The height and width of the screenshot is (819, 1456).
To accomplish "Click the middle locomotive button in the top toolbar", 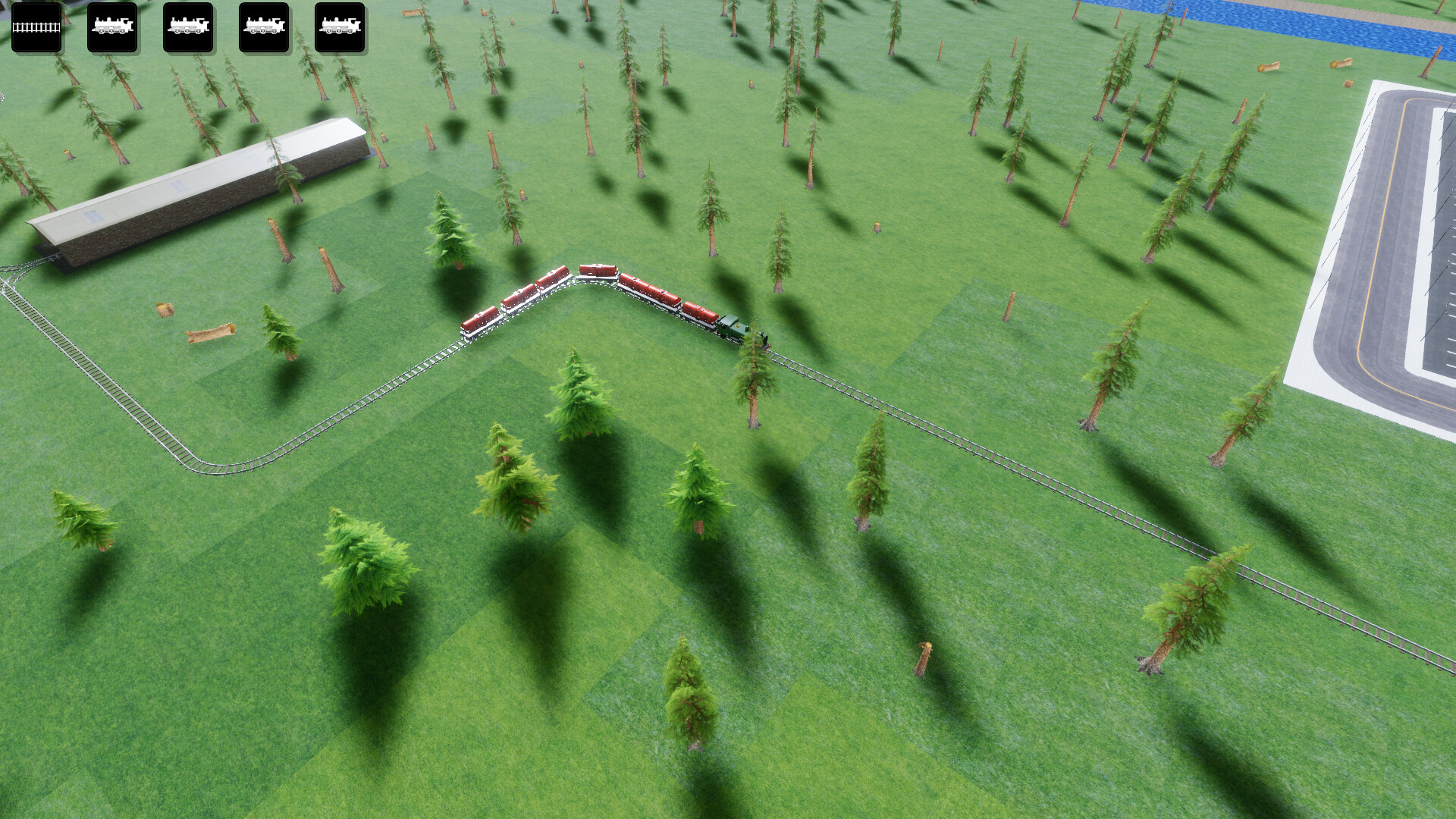I will [x=187, y=28].
